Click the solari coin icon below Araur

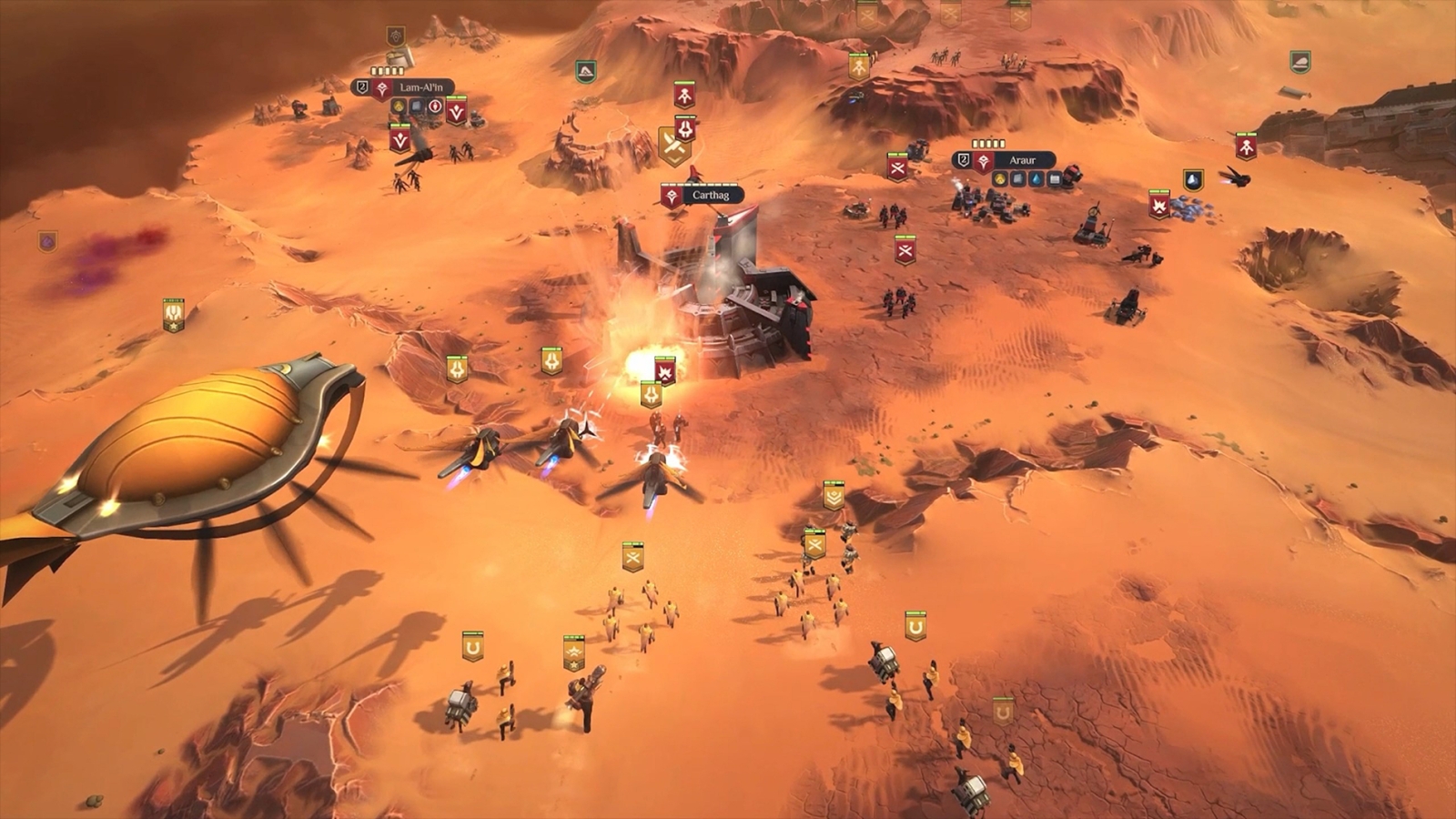coord(1000,178)
